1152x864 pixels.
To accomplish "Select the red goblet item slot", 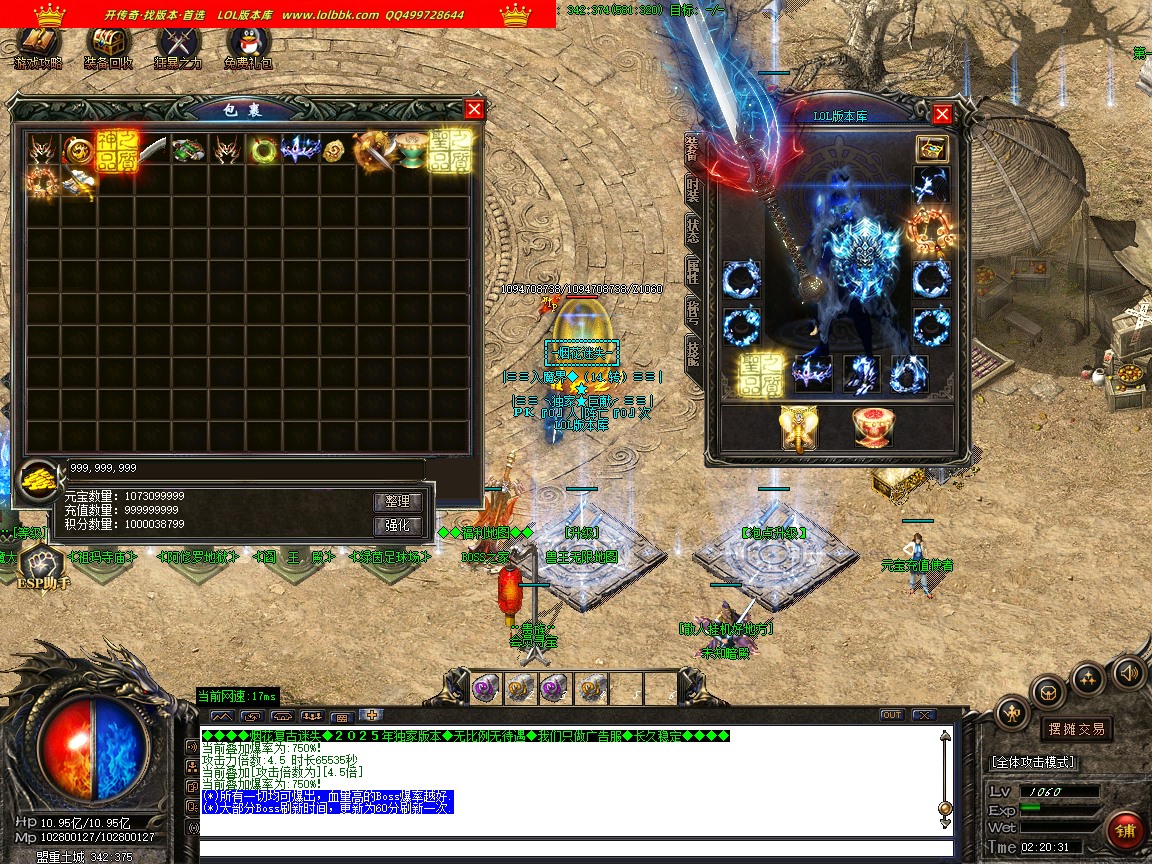I will click(x=872, y=428).
